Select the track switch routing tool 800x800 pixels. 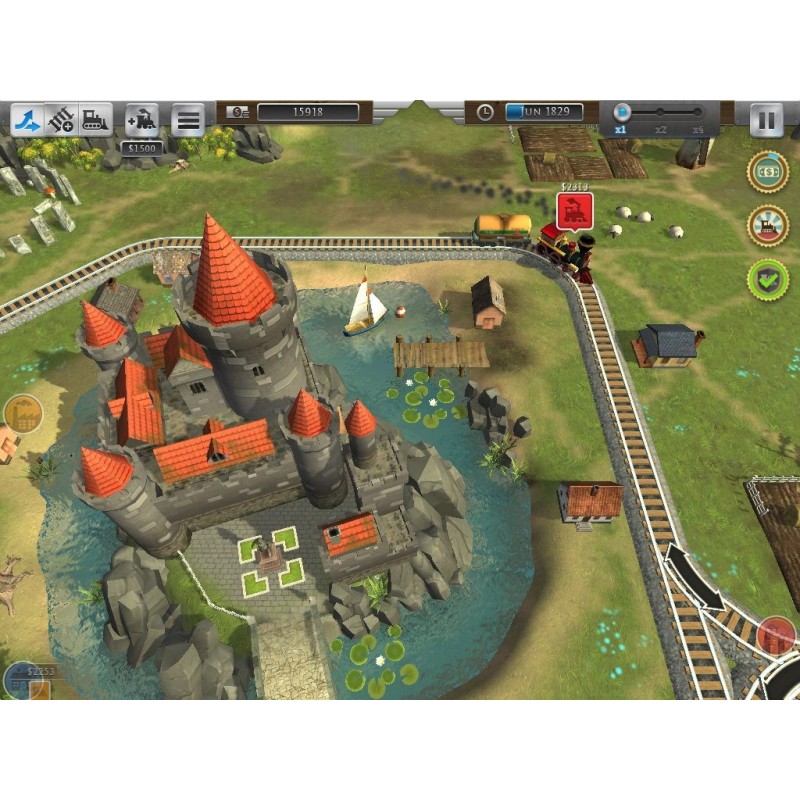coord(28,120)
